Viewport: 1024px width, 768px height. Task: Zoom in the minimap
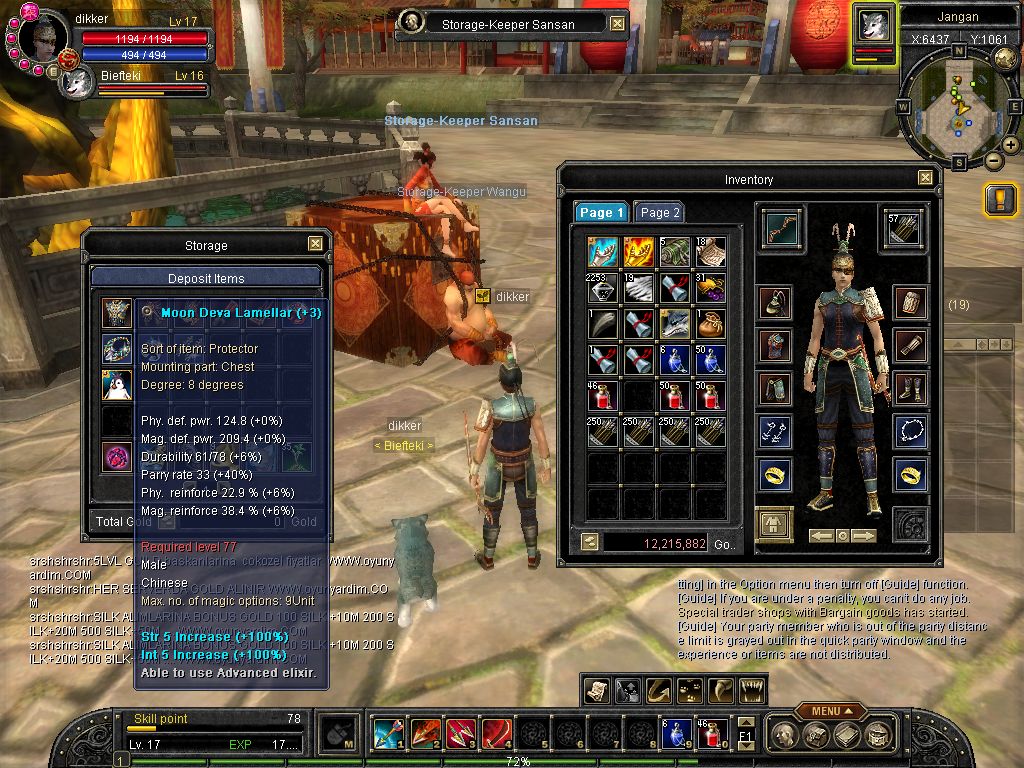point(1010,144)
